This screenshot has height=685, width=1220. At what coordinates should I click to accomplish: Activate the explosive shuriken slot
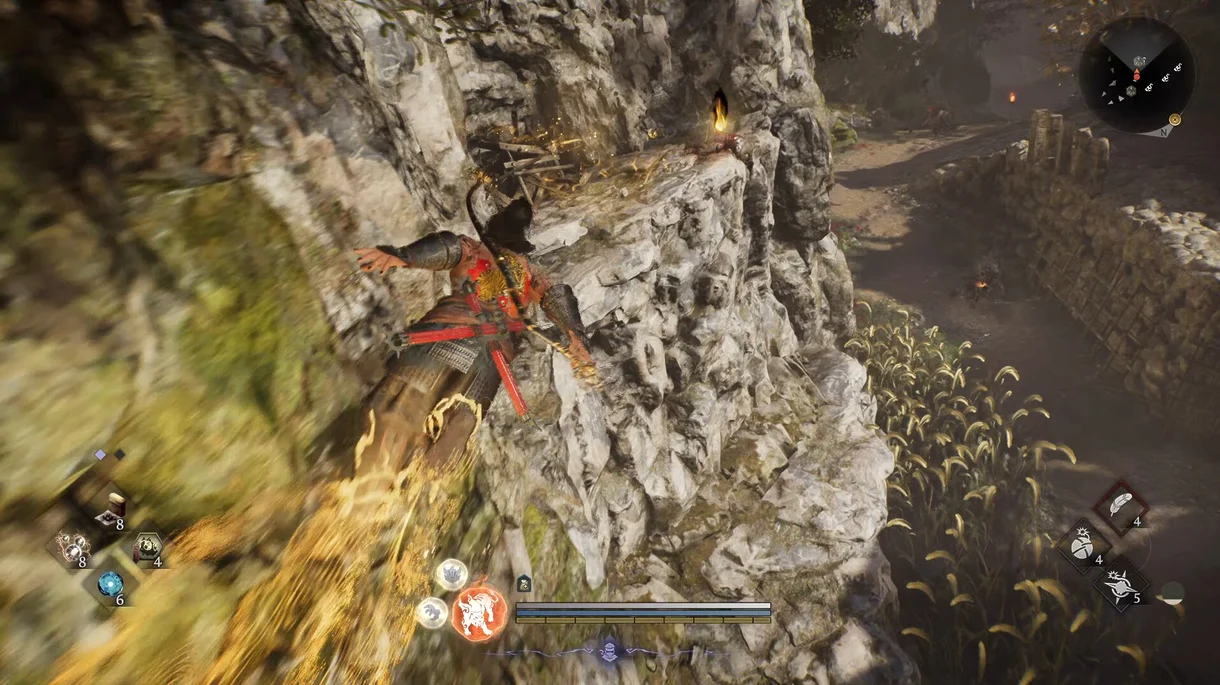tap(1120, 584)
